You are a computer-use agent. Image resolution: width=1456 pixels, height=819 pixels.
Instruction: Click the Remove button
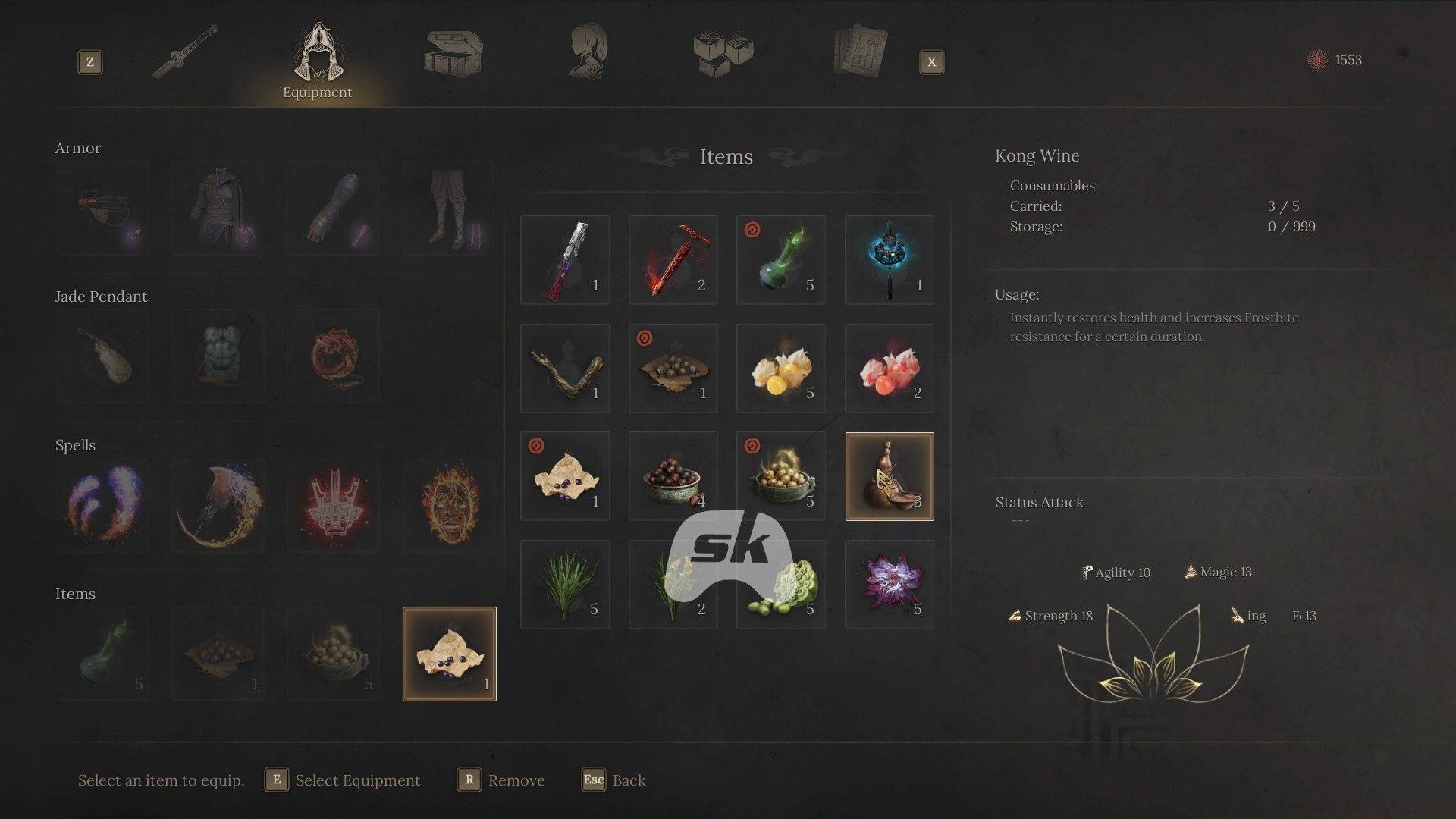519,780
